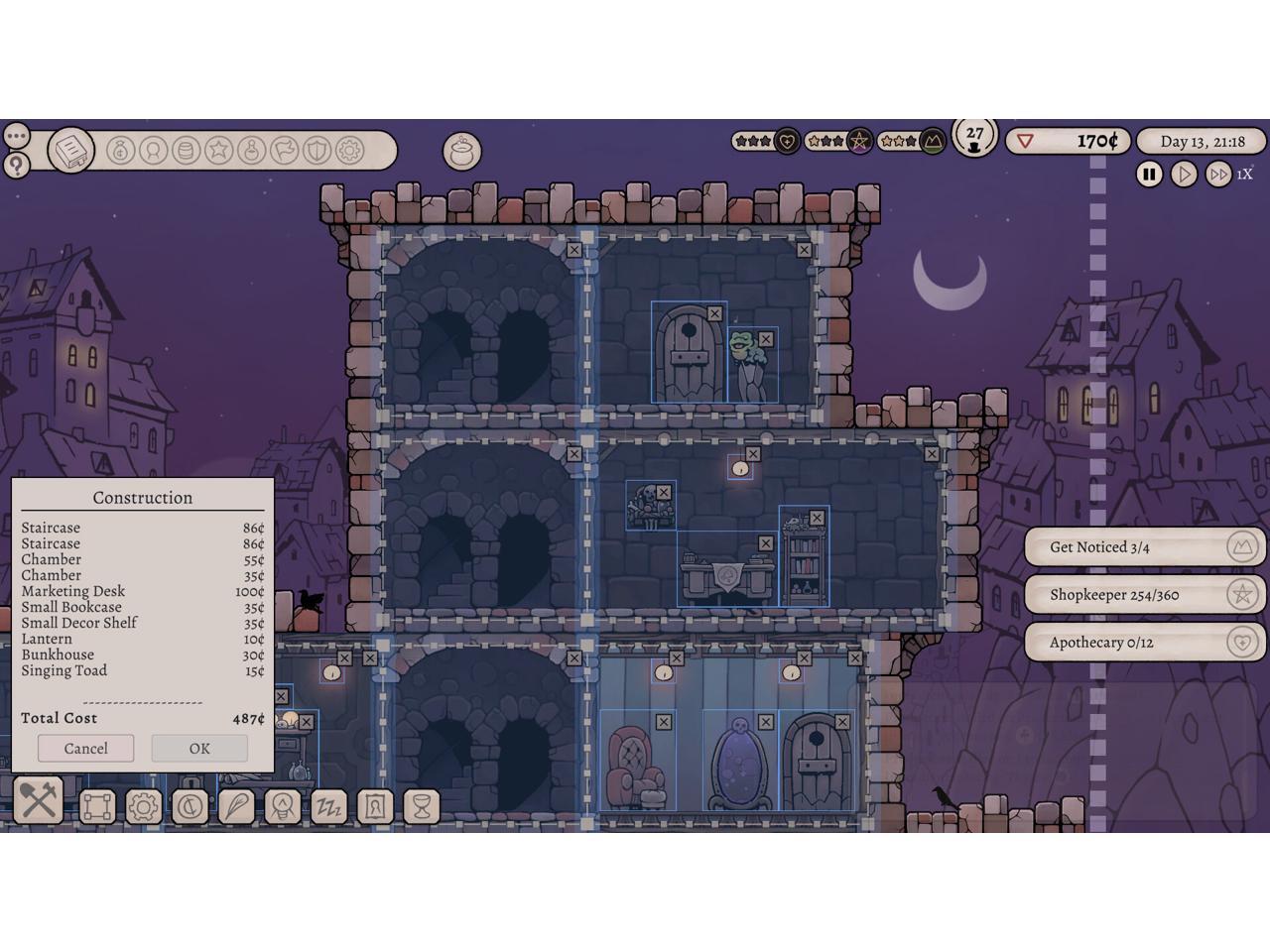
Task: Set the game to normal play speed
Action: click(1184, 175)
